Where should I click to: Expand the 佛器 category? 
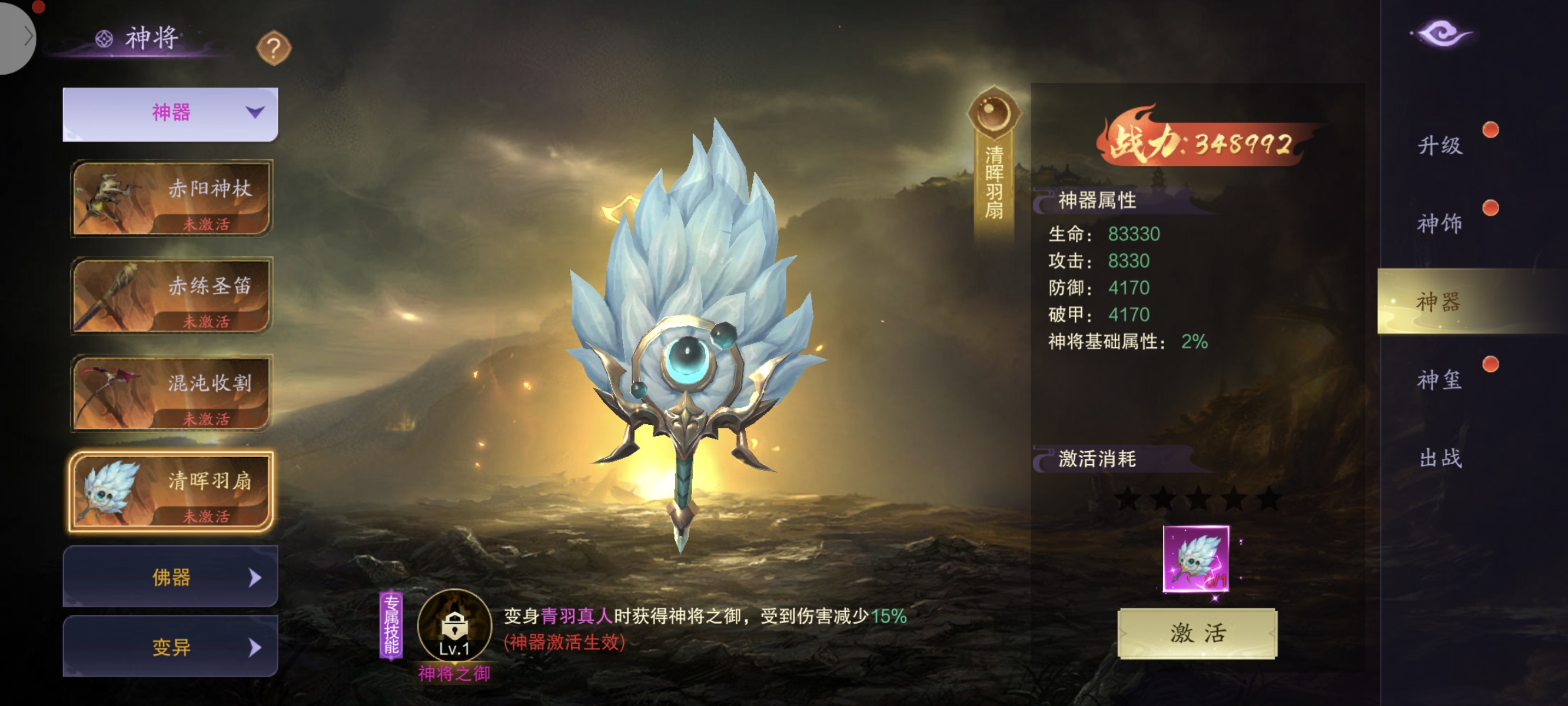pos(171,577)
